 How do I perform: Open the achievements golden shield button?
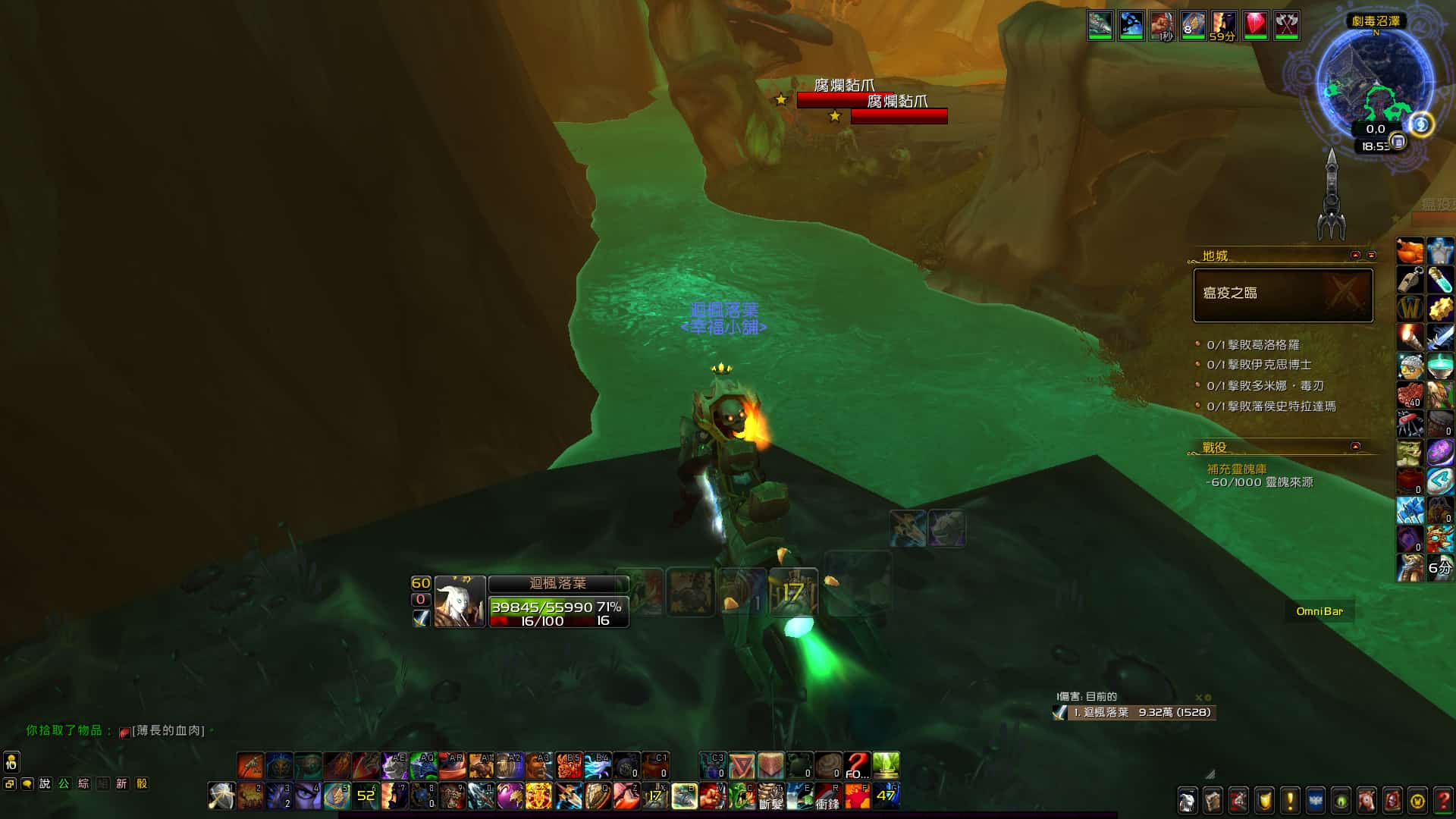tap(1264, 800)
